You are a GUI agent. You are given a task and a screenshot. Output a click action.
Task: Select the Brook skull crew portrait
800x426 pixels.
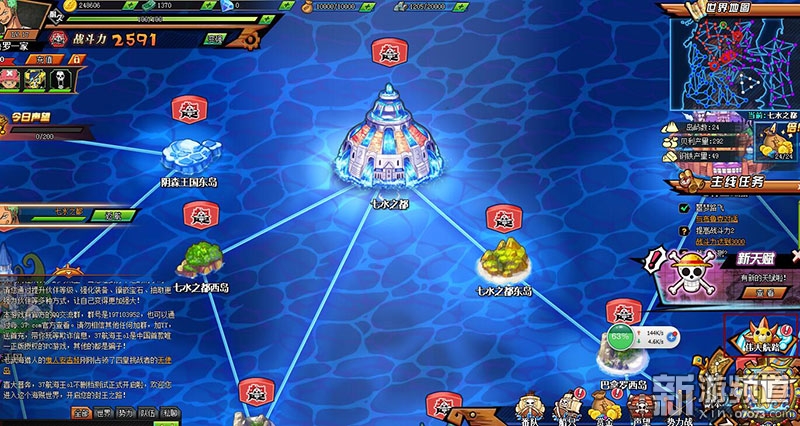(60, 78)
